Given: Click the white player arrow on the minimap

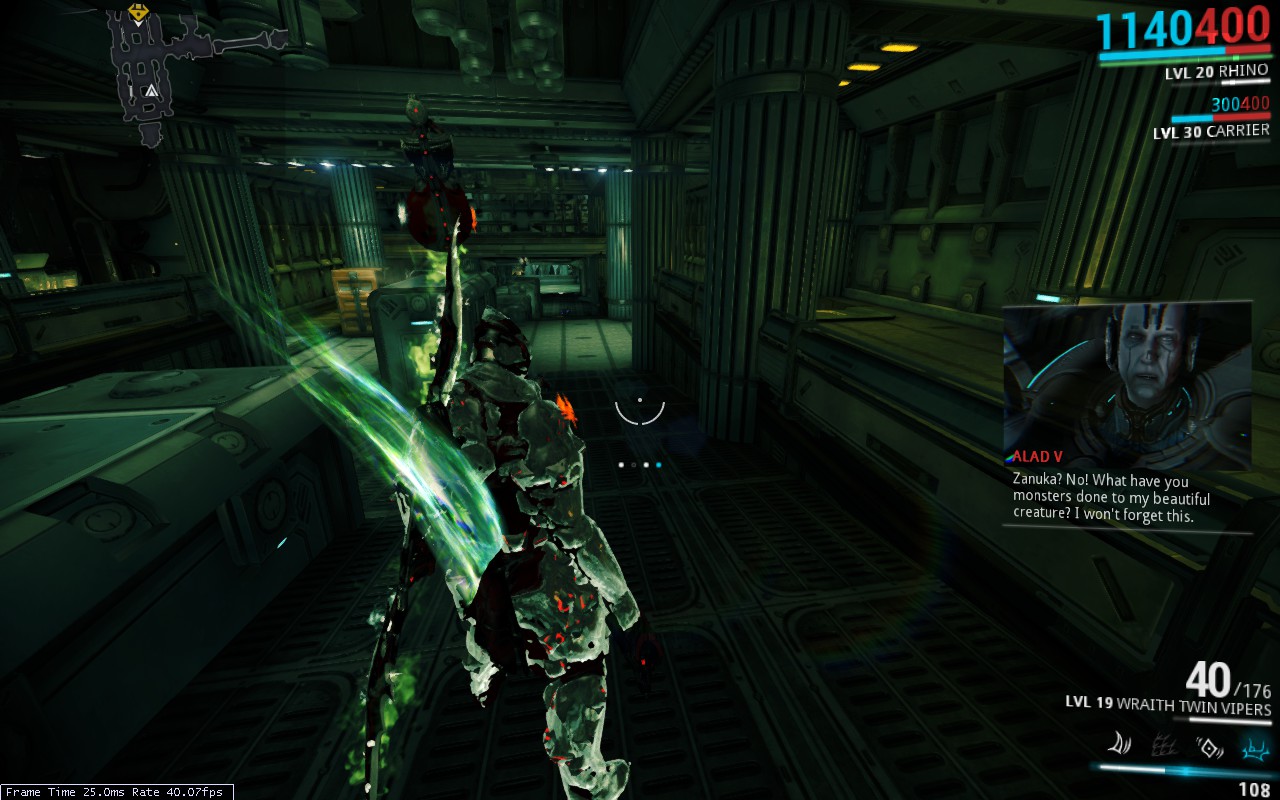Looking at the screenshot, I should [x=151, y=92].
